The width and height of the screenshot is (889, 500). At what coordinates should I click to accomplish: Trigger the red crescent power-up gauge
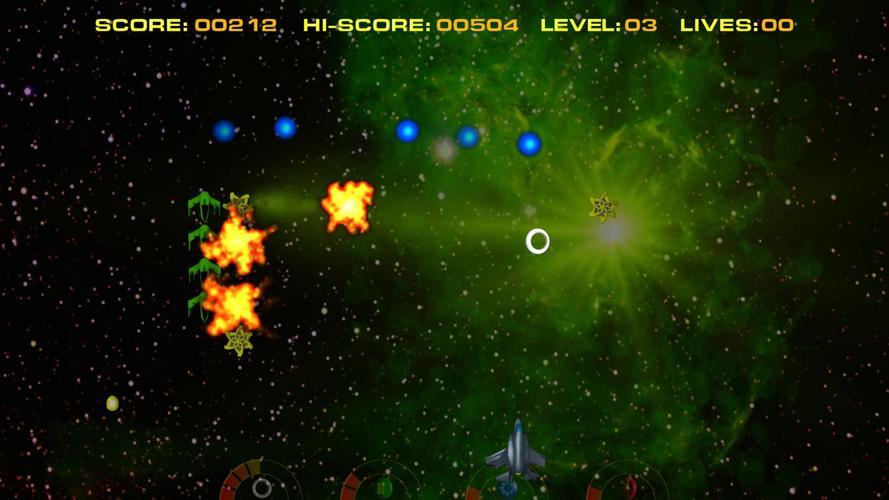[629, 487]
